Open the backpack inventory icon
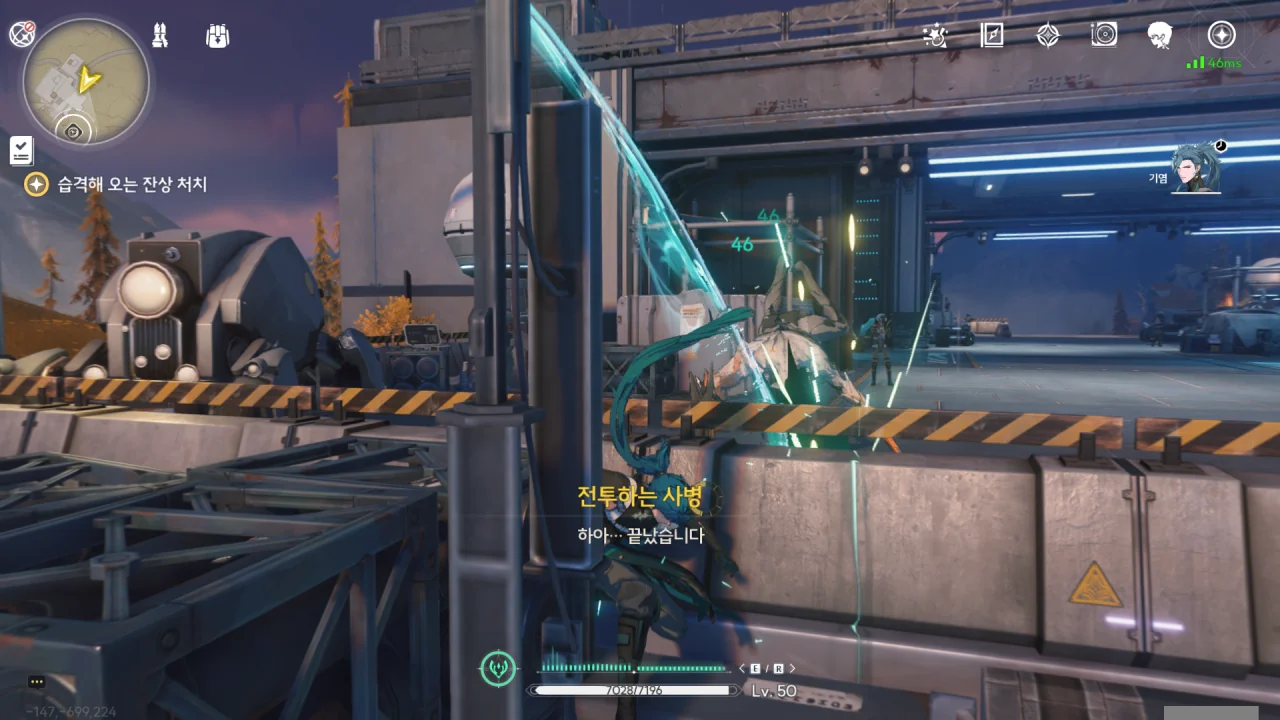Viewport: 1280px width, 720px height. tap(217, 36)
